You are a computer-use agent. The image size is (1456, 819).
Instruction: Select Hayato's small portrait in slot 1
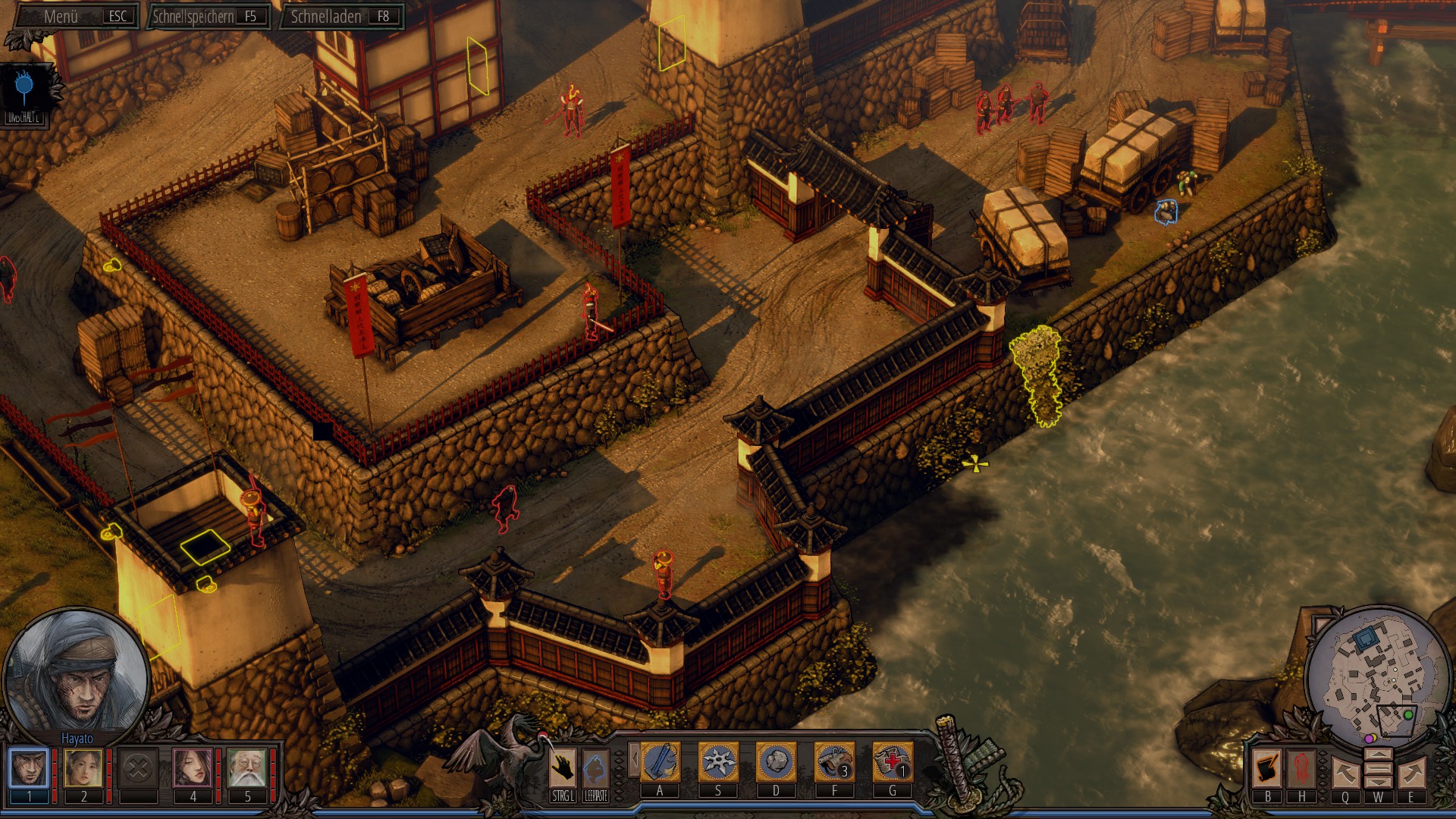coord(29,768)
